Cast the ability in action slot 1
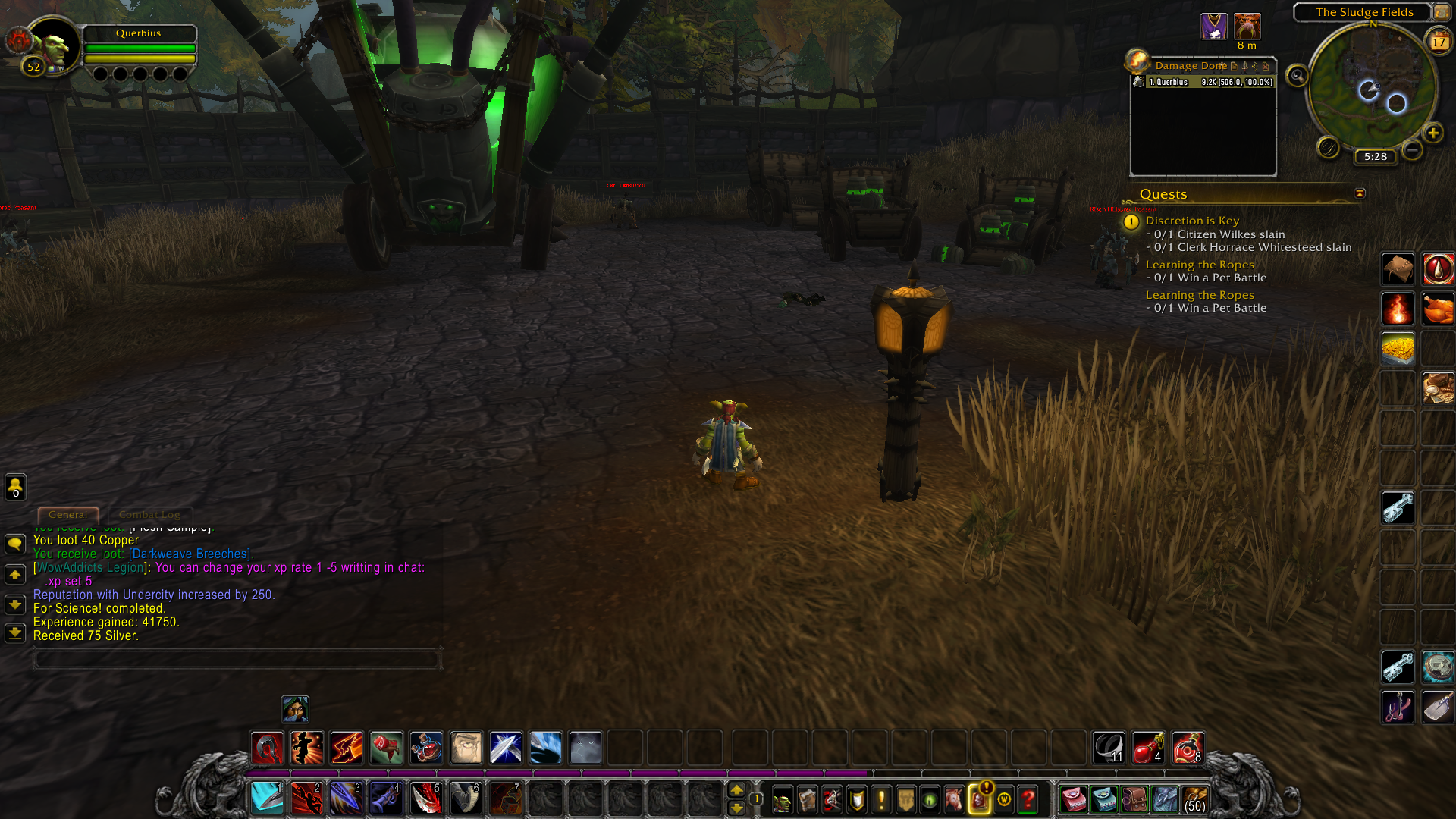Image resolution: width=1456 pixels, height=819 pixels. [267, 799]
